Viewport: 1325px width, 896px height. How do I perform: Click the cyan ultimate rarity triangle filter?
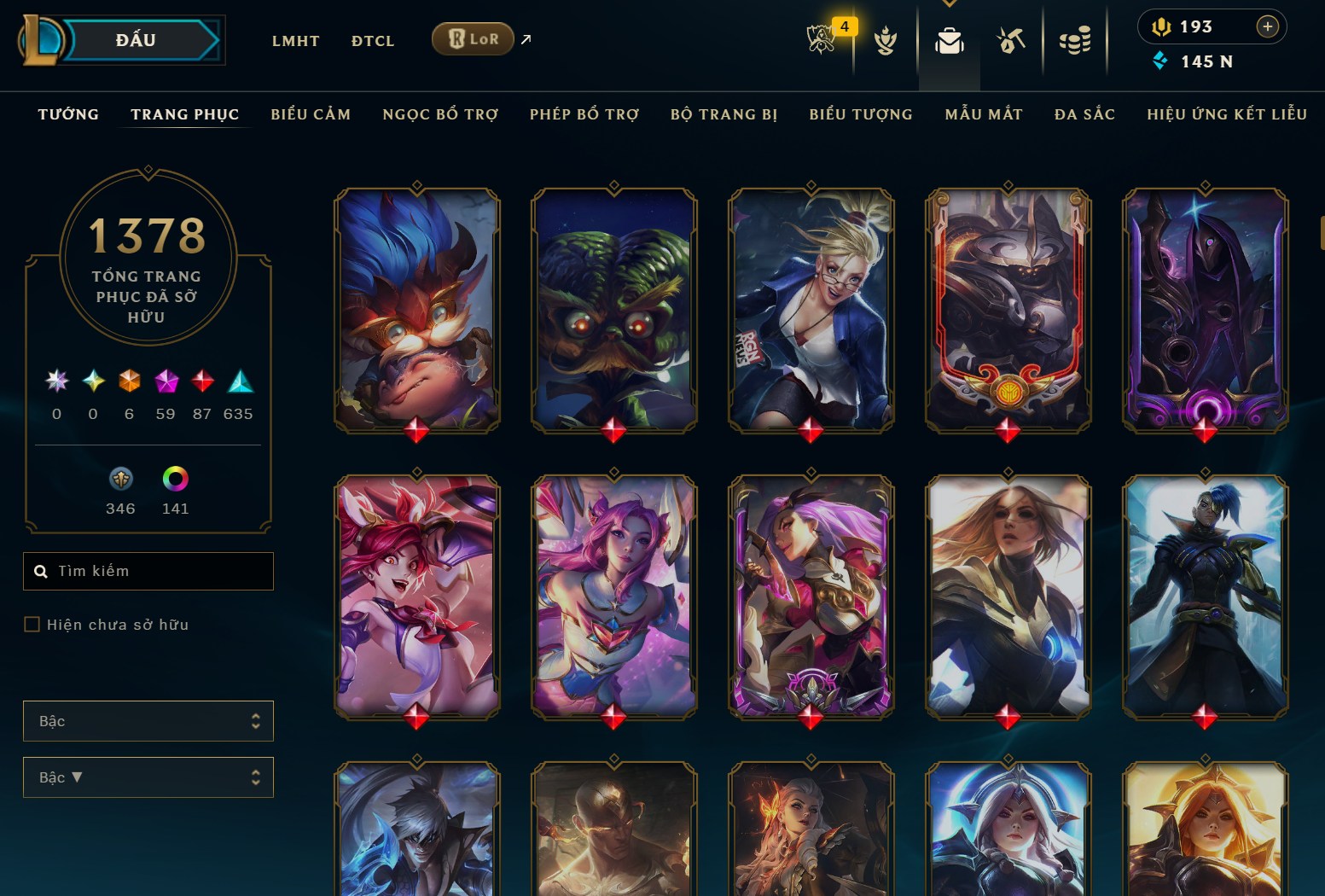[x=239, y=382]
